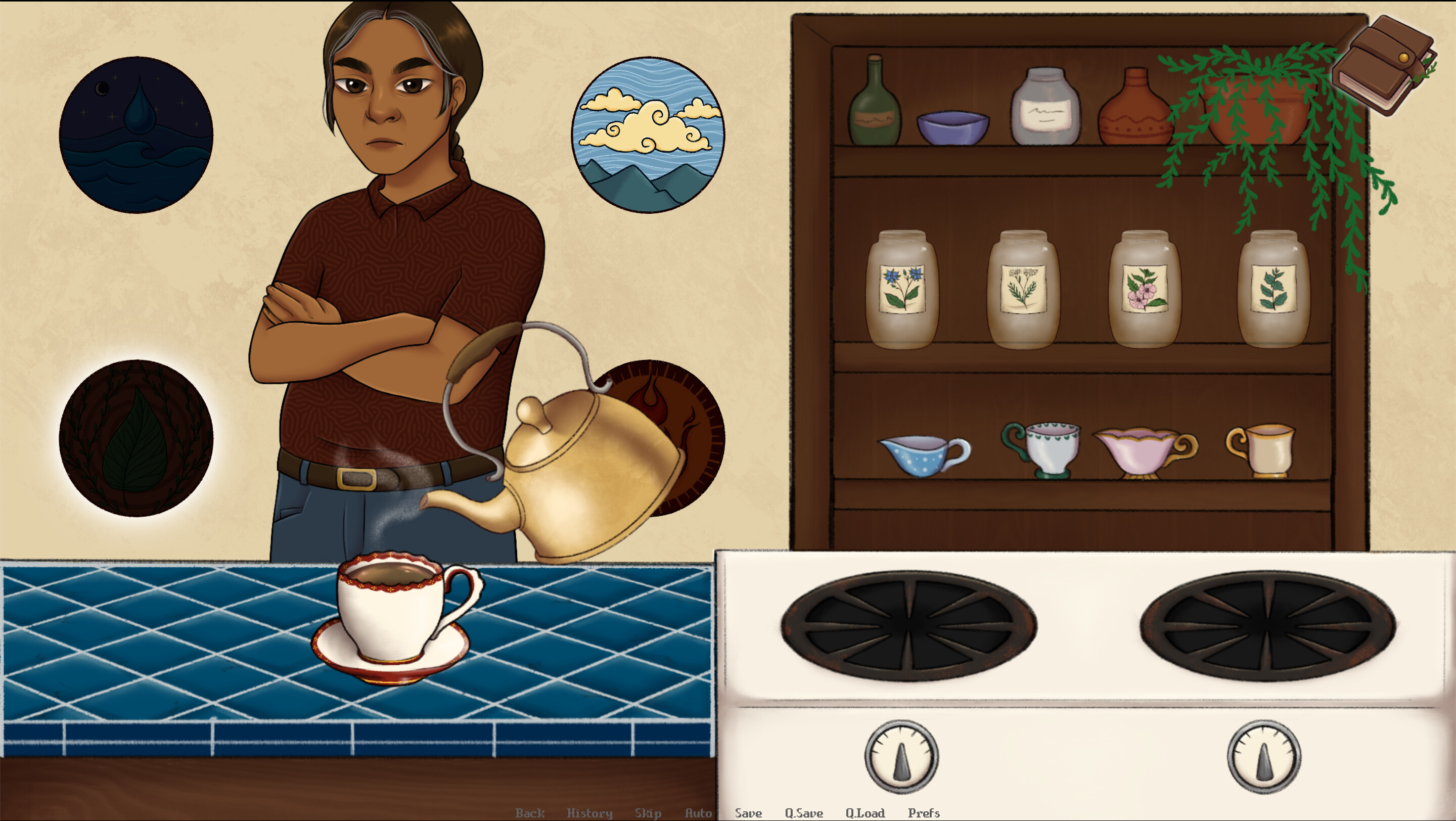Quick-load with the Q.Load button
1456x821 pixels.
click(x=865, y=813)
